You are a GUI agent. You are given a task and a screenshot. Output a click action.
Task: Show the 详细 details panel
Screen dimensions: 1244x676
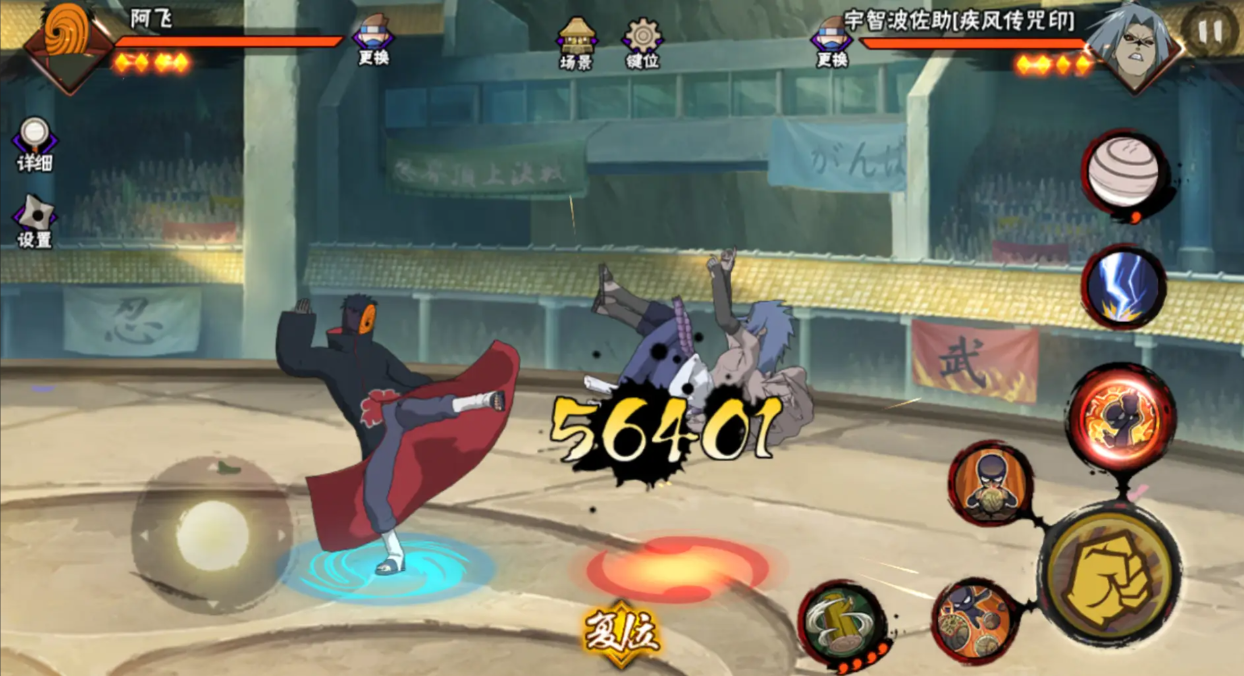35,144
